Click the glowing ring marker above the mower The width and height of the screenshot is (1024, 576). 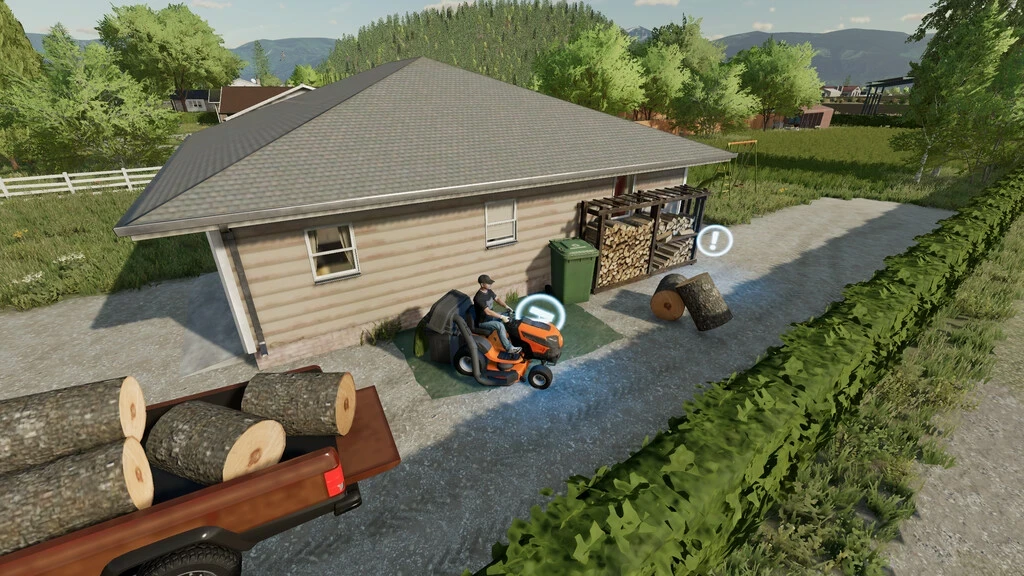coord(540,313)
